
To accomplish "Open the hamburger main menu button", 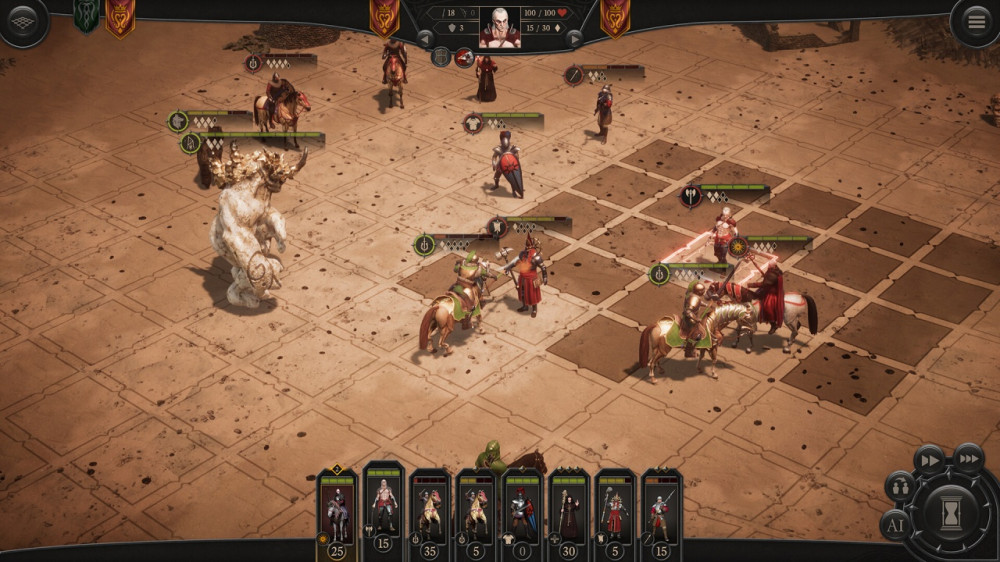I will click(x=973, y=21).
